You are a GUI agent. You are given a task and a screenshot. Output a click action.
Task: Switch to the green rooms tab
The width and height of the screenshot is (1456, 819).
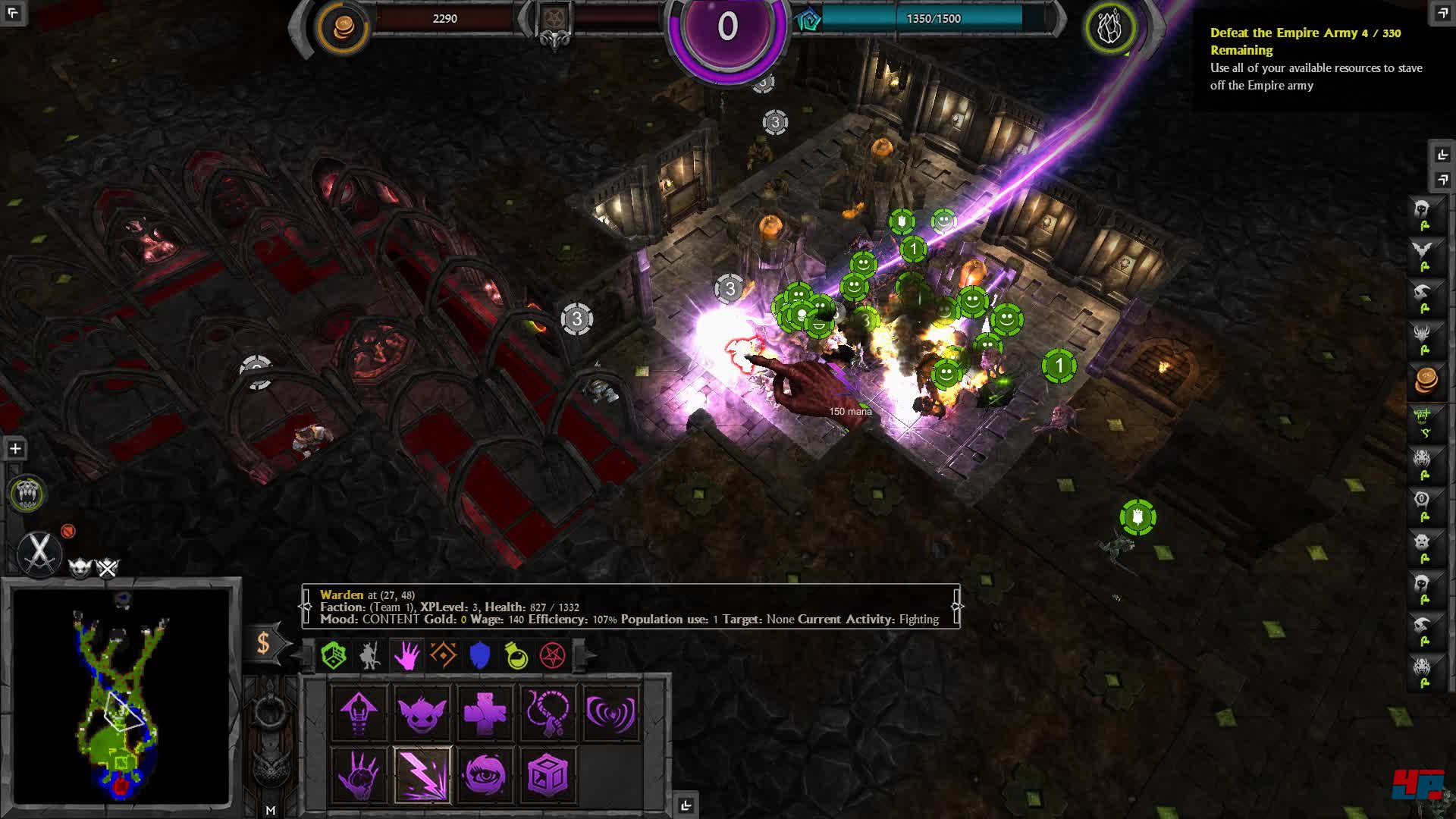point(334,655)
